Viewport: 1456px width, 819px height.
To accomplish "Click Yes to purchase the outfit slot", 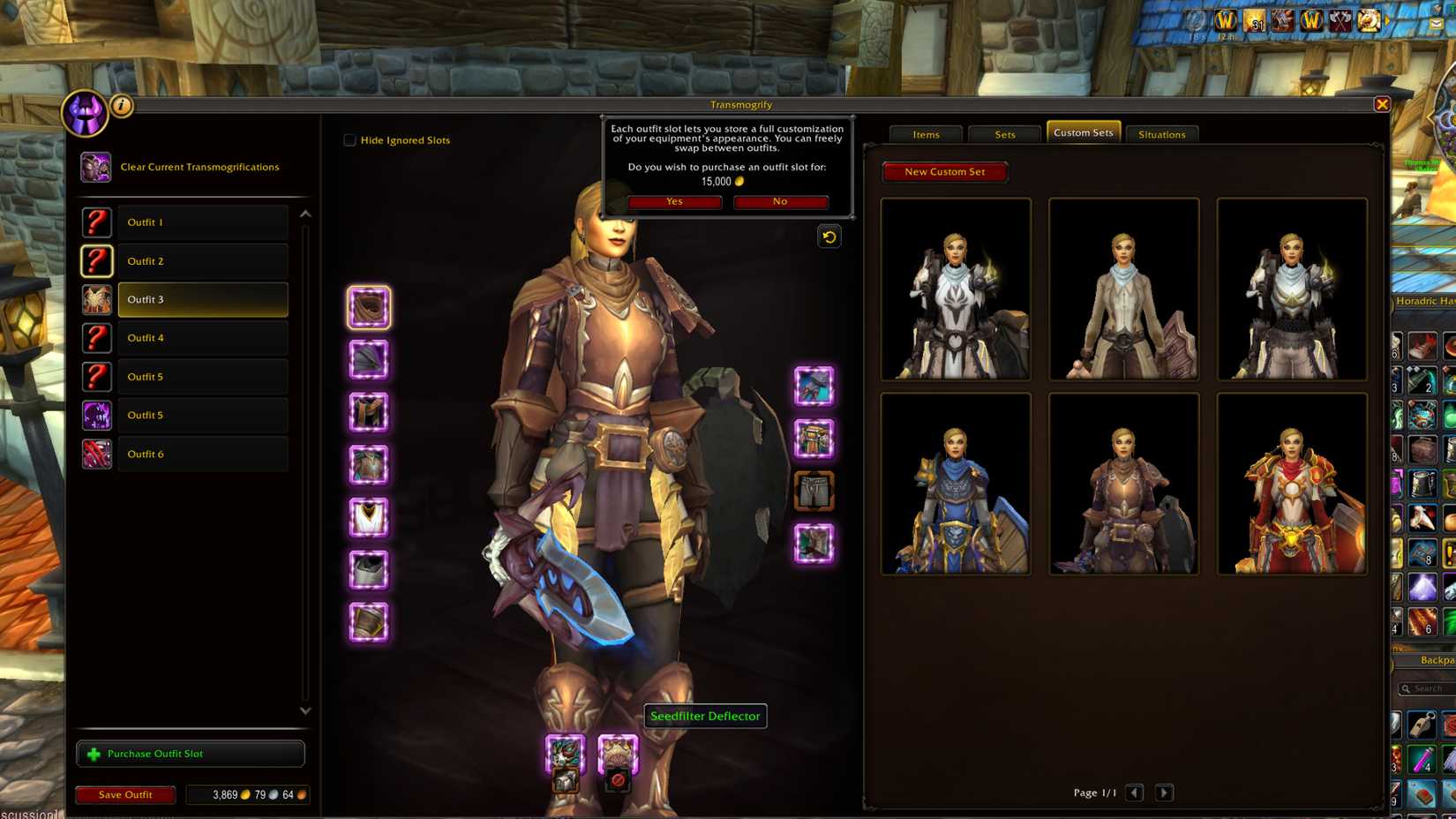I will [x=673, y=202].
